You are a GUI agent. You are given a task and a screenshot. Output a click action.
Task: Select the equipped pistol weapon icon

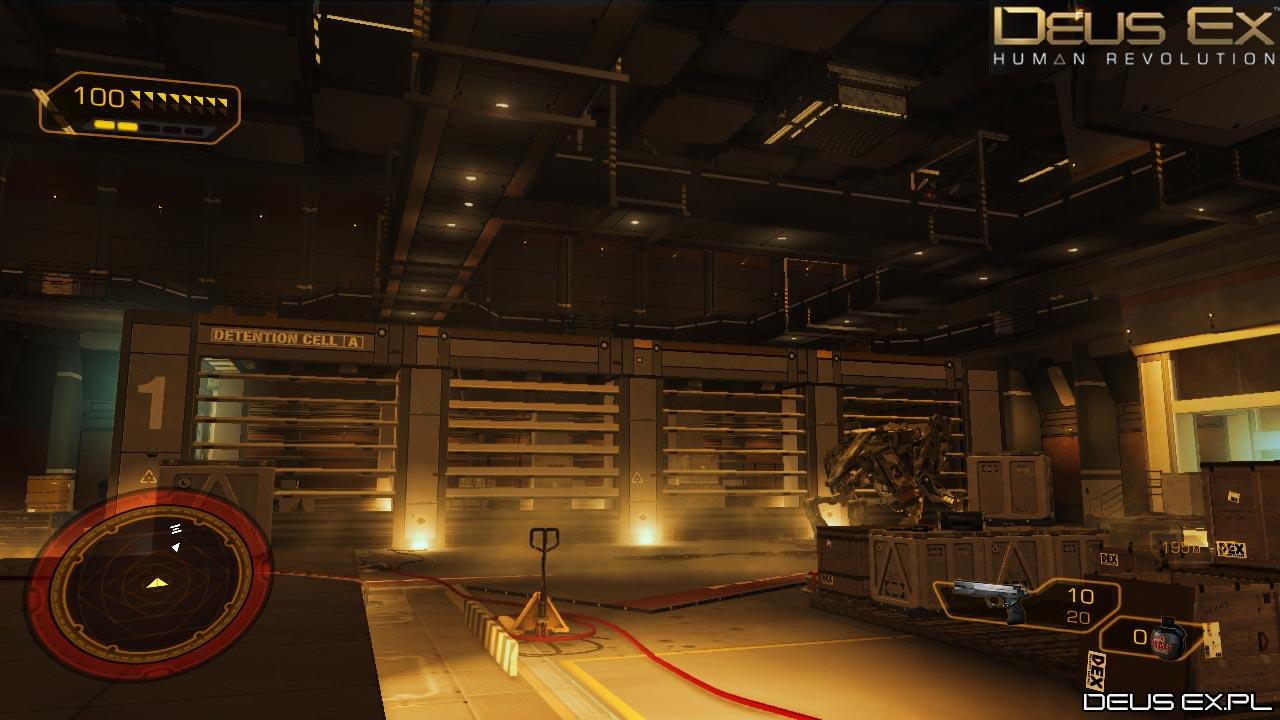(x=990, y=598)
